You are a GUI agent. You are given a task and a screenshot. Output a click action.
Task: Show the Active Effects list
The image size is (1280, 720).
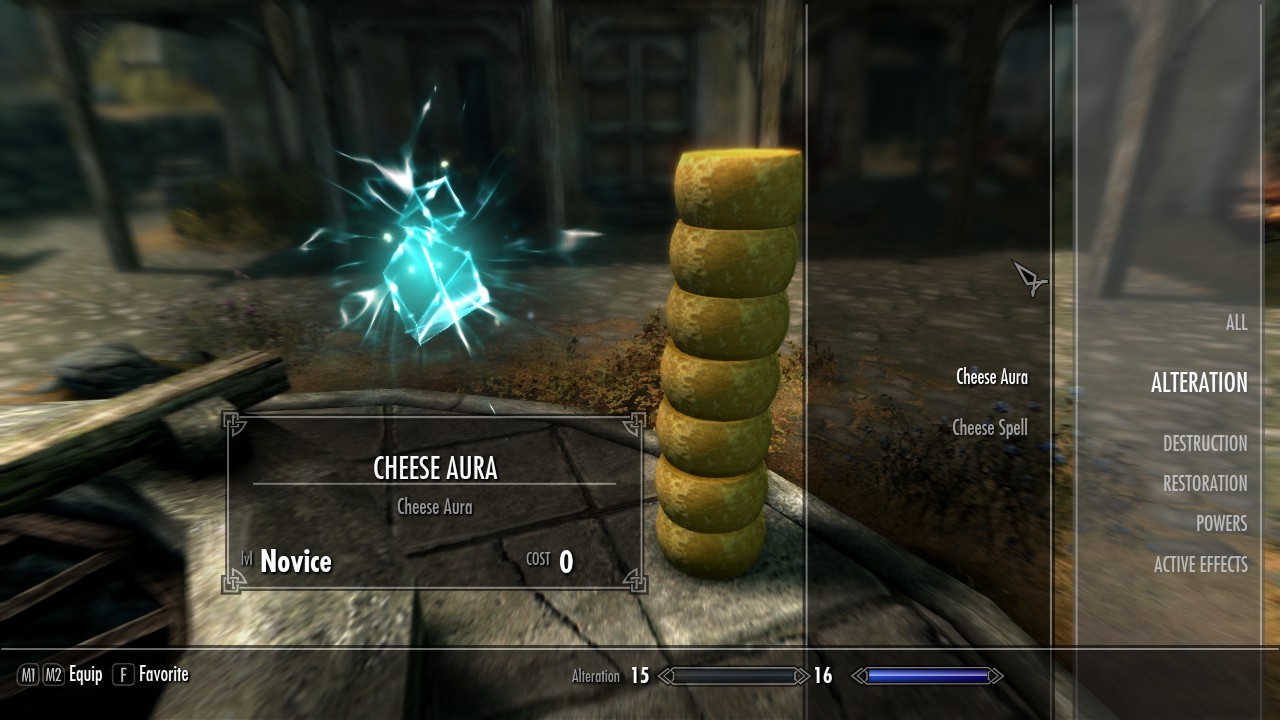coord(1200,565)
